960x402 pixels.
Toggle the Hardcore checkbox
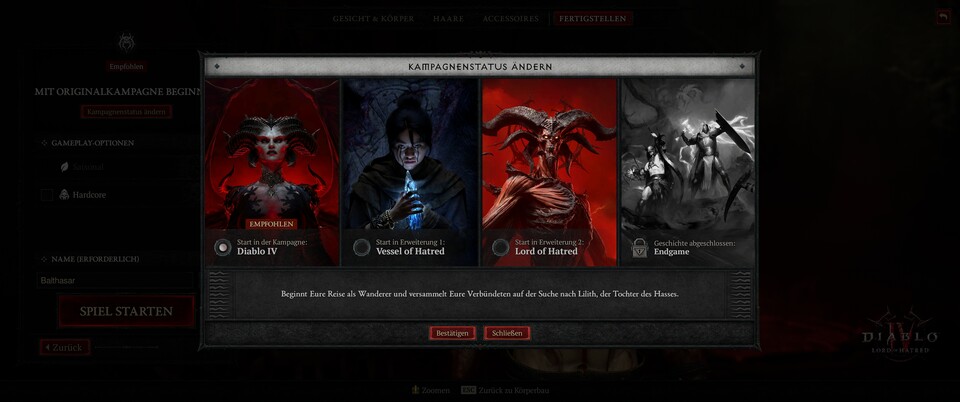coord(47,195)
